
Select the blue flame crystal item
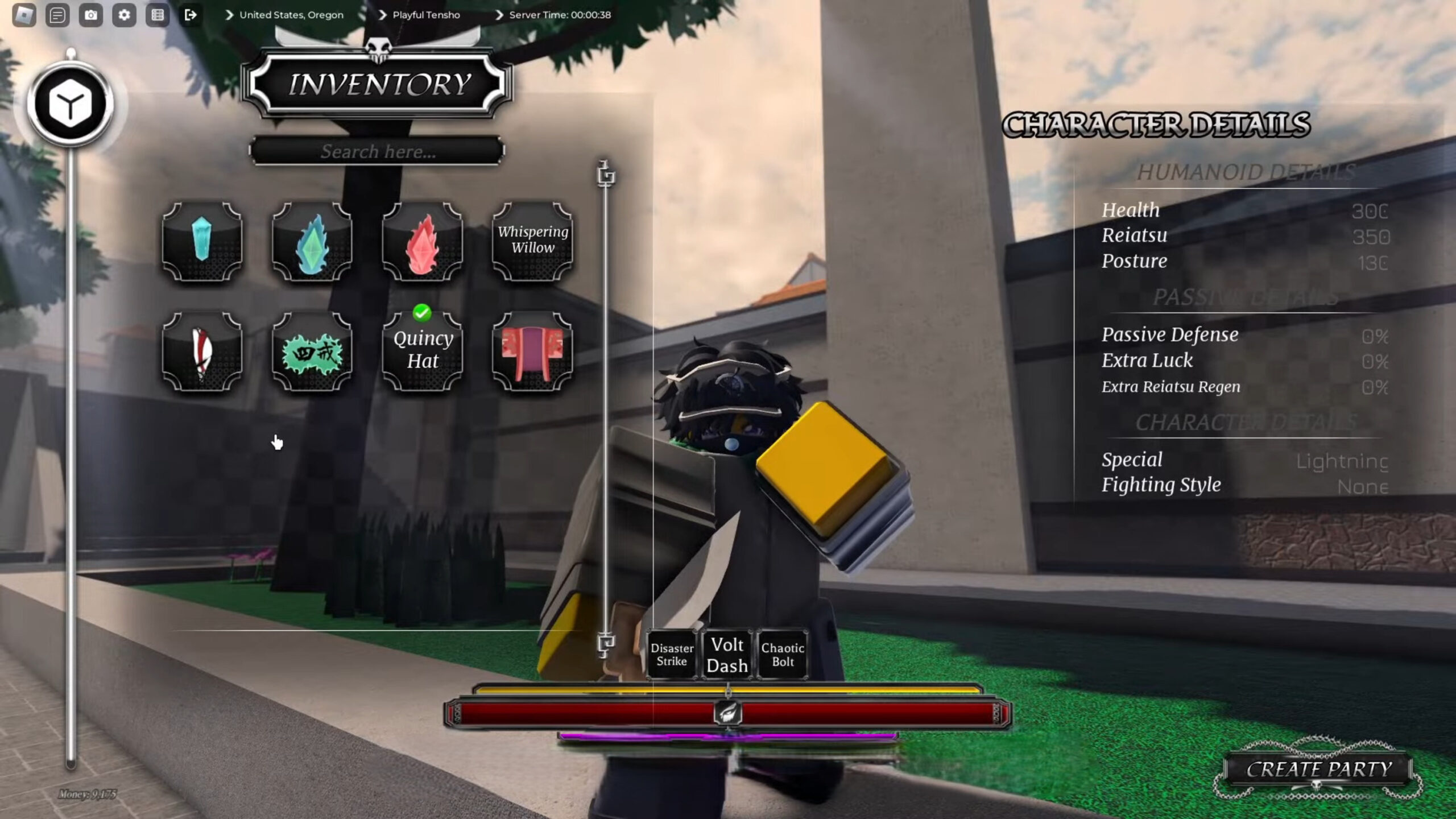[312, 241]
